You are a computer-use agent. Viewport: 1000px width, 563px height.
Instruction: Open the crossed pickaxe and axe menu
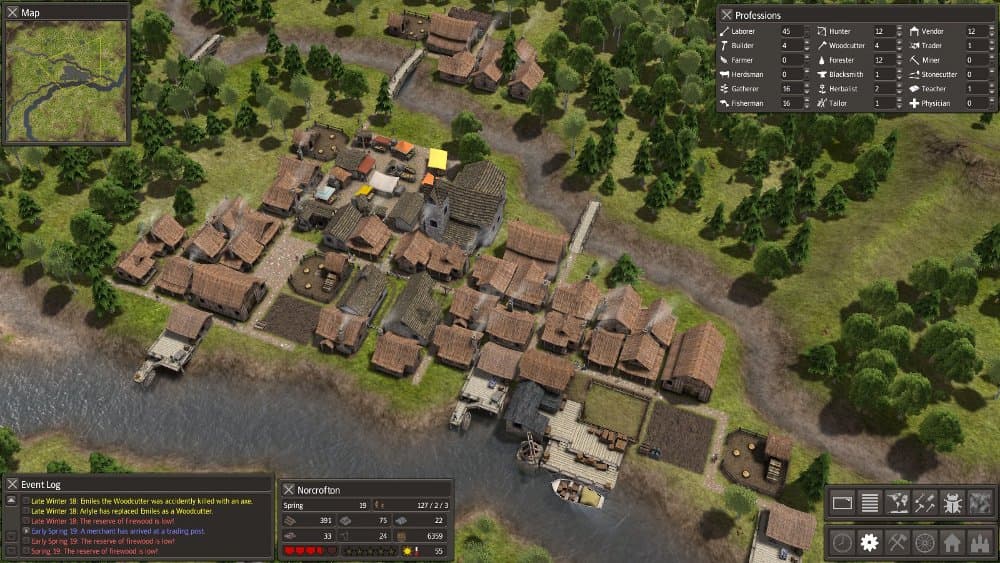[x=897, y=542]
